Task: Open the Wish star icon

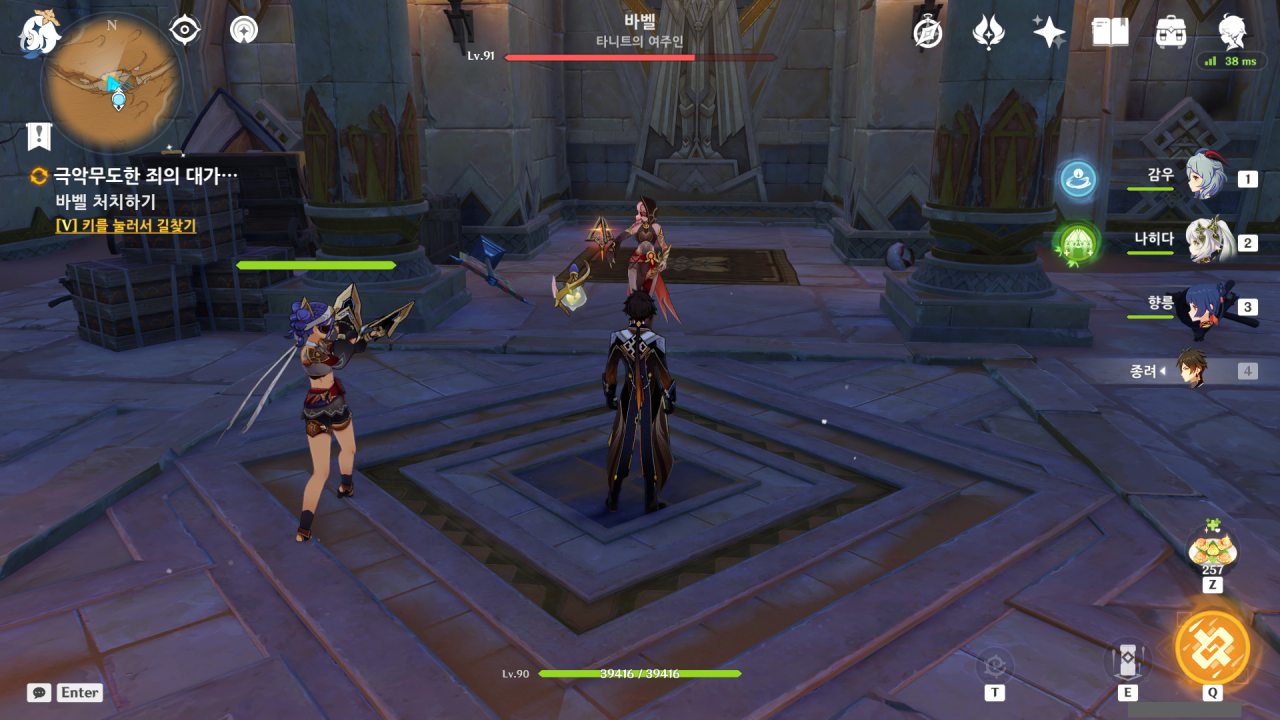Action: [1049, 32]
